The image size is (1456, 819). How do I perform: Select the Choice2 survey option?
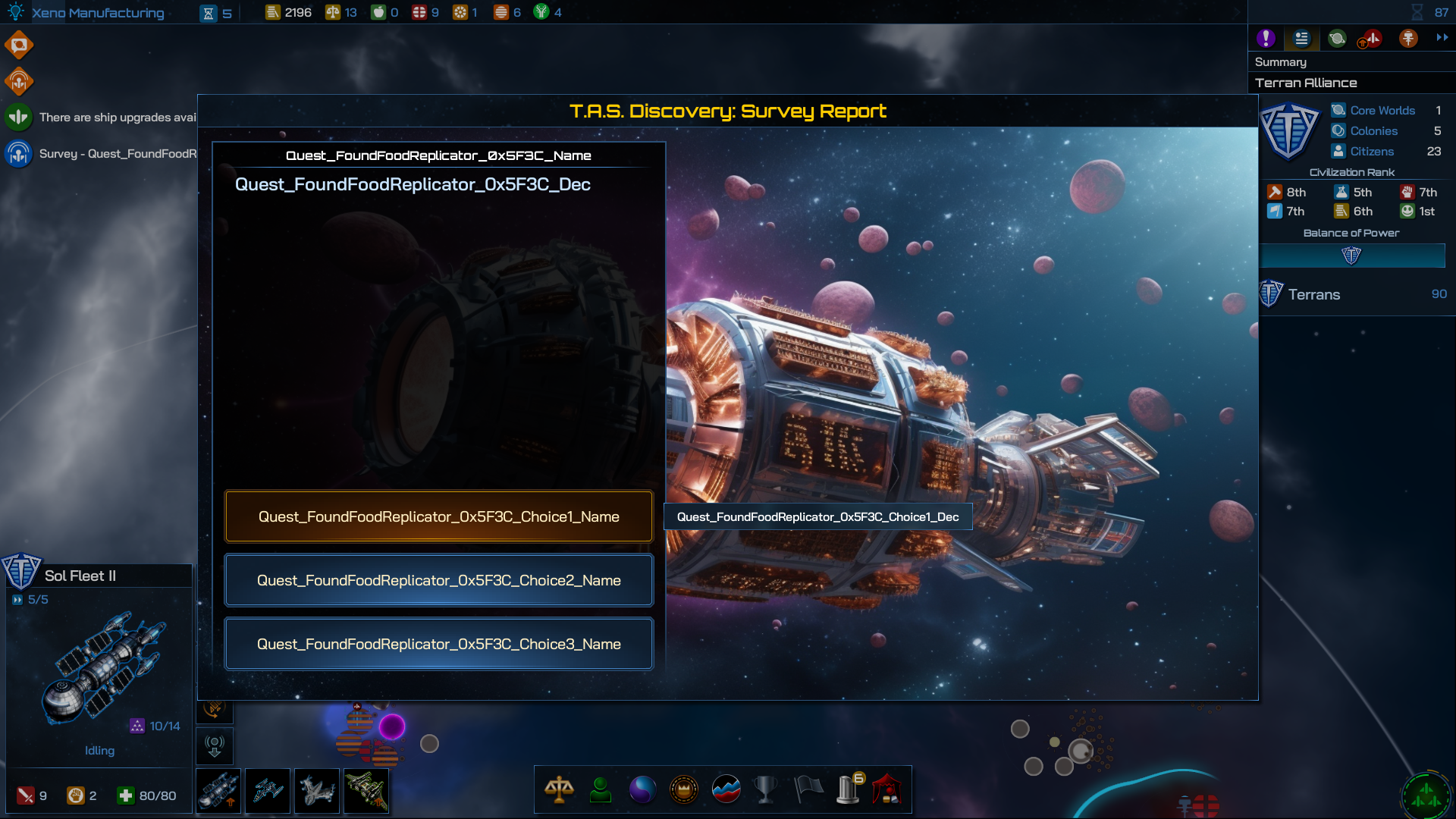(438, 580)
